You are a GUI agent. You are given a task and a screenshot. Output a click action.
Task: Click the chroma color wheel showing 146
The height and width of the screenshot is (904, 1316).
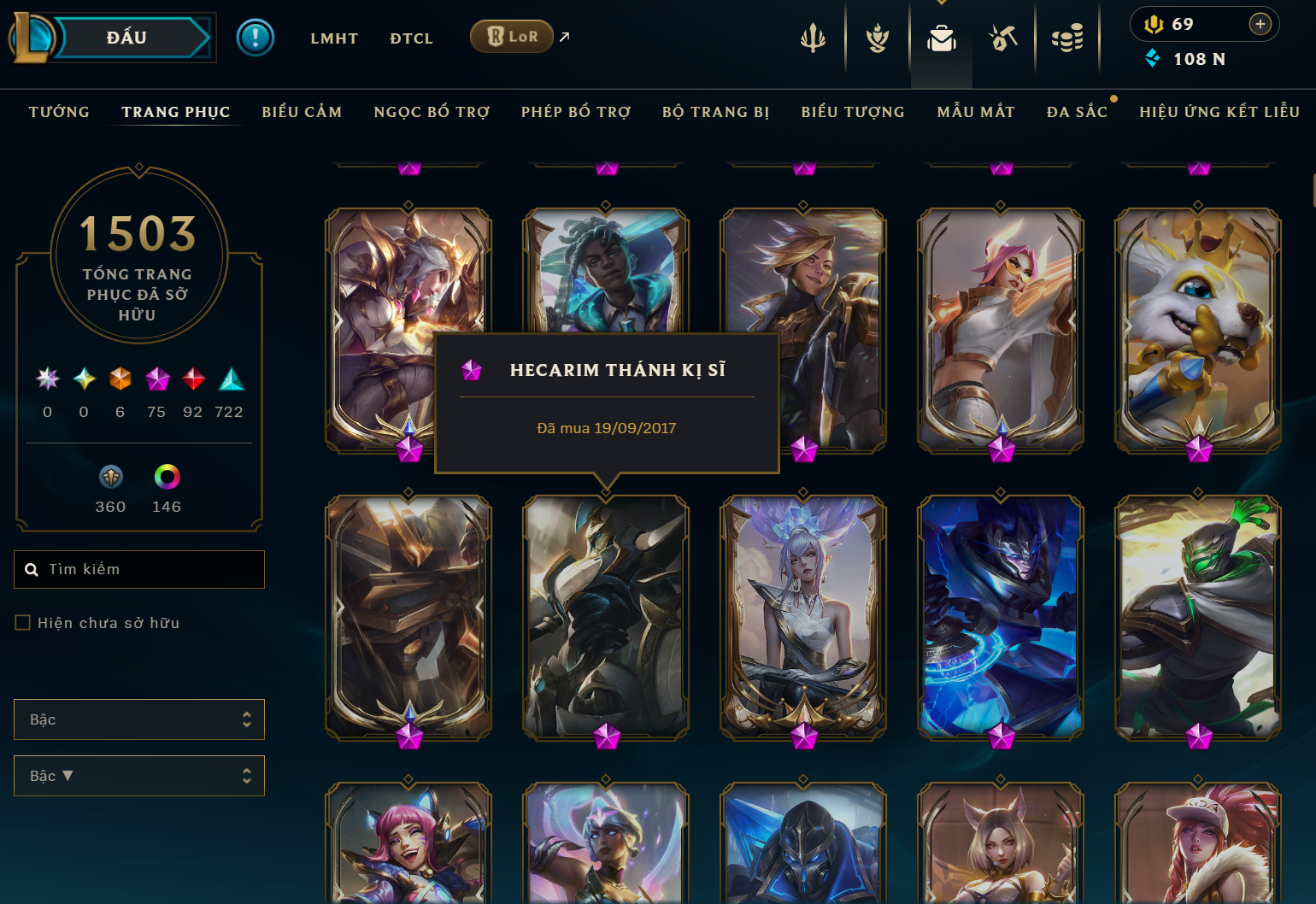[x=167, y=477]
